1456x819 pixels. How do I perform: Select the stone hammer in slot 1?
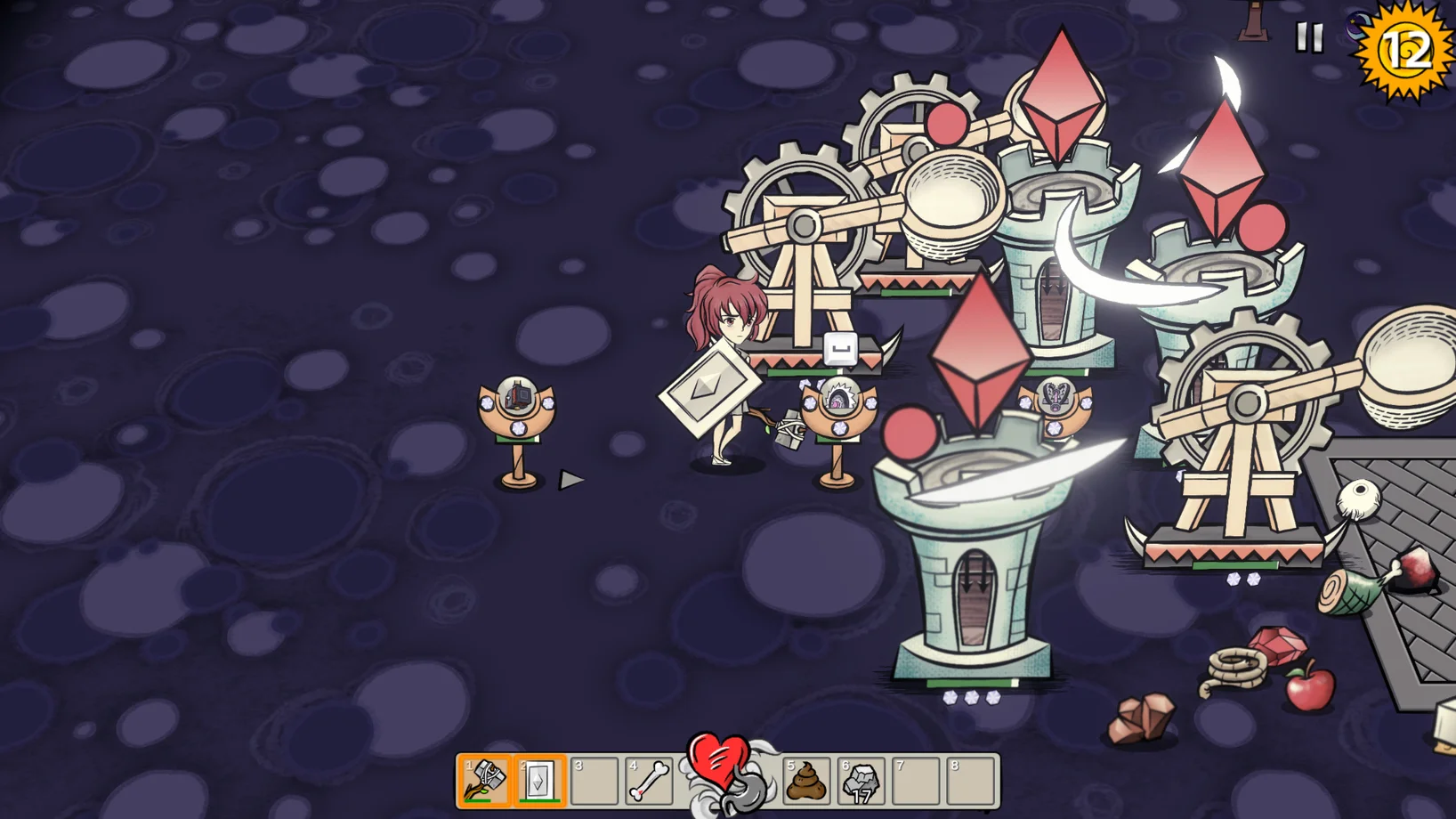(x=485, y=781)
